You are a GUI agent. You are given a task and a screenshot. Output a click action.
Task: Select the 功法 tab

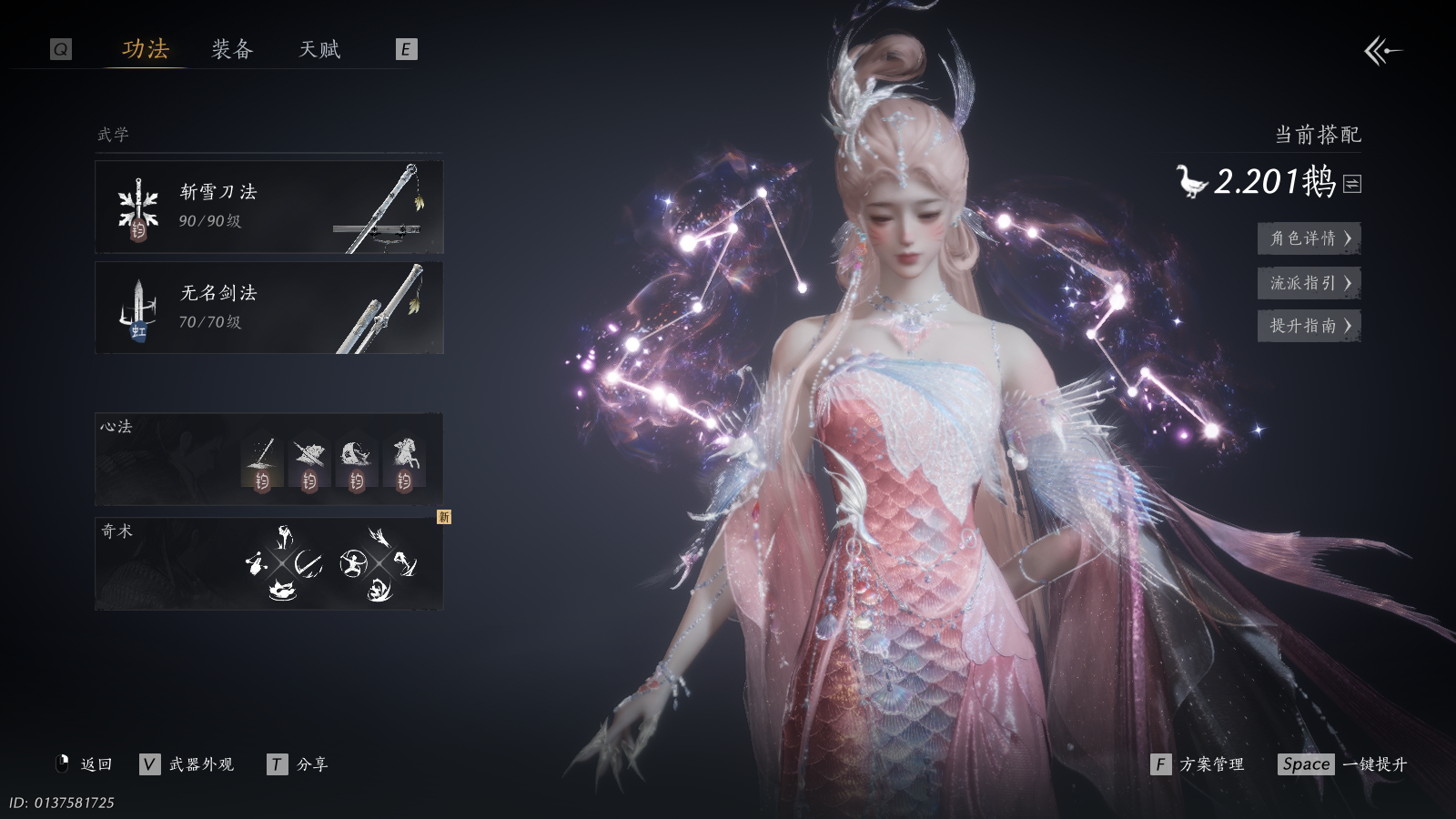146,49
